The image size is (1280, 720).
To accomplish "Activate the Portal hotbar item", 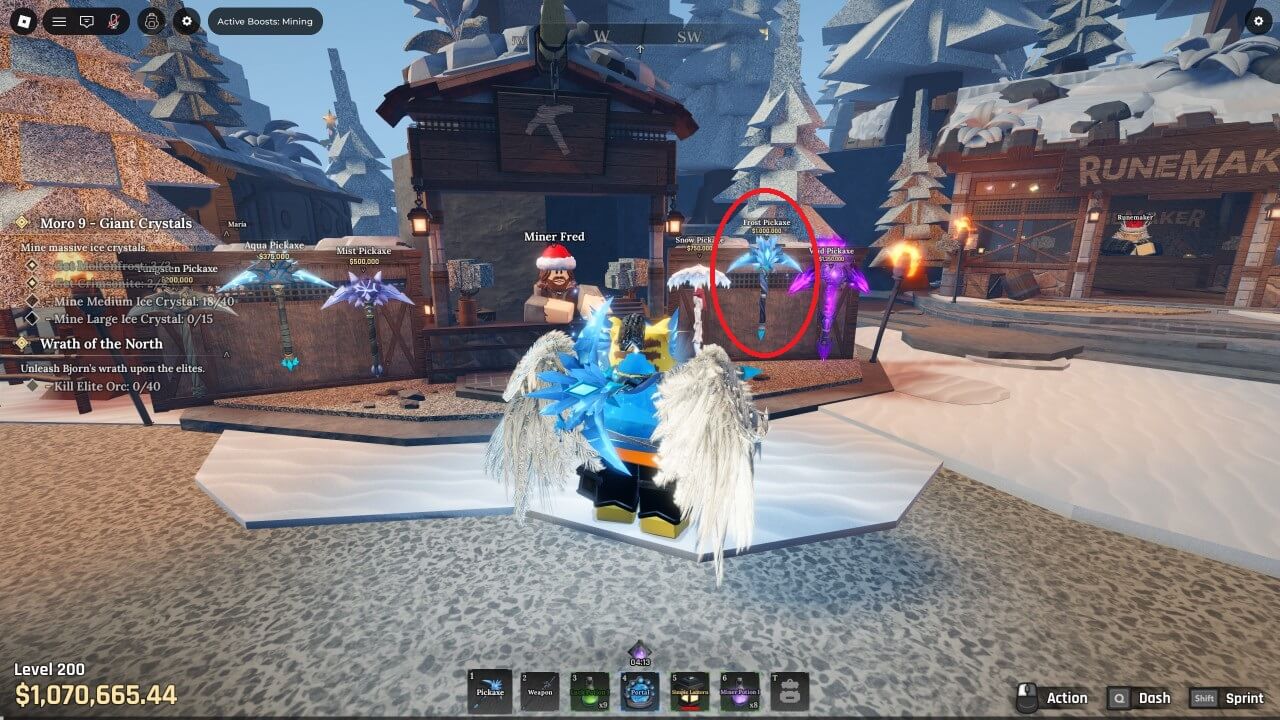I will point(640,691).
